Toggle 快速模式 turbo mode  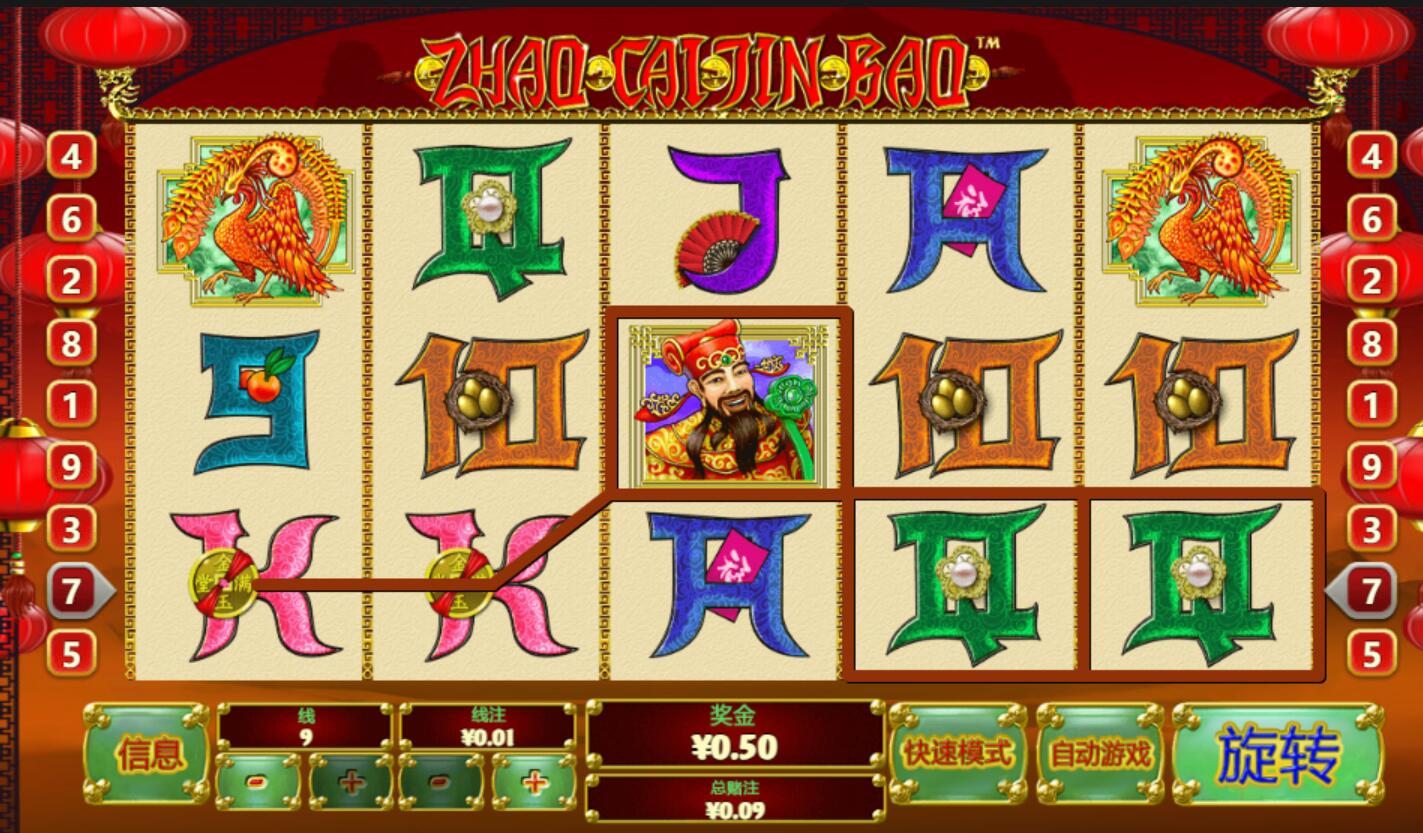point(957,754)
